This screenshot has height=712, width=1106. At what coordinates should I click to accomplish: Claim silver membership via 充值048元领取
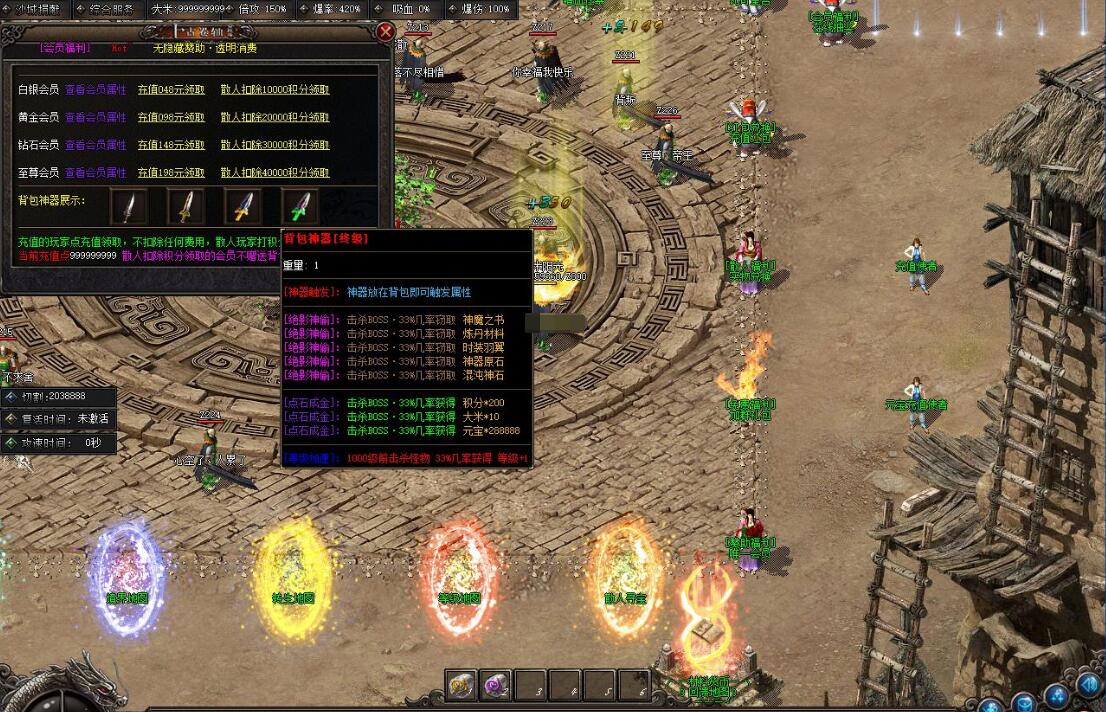(x=171, y=89)
